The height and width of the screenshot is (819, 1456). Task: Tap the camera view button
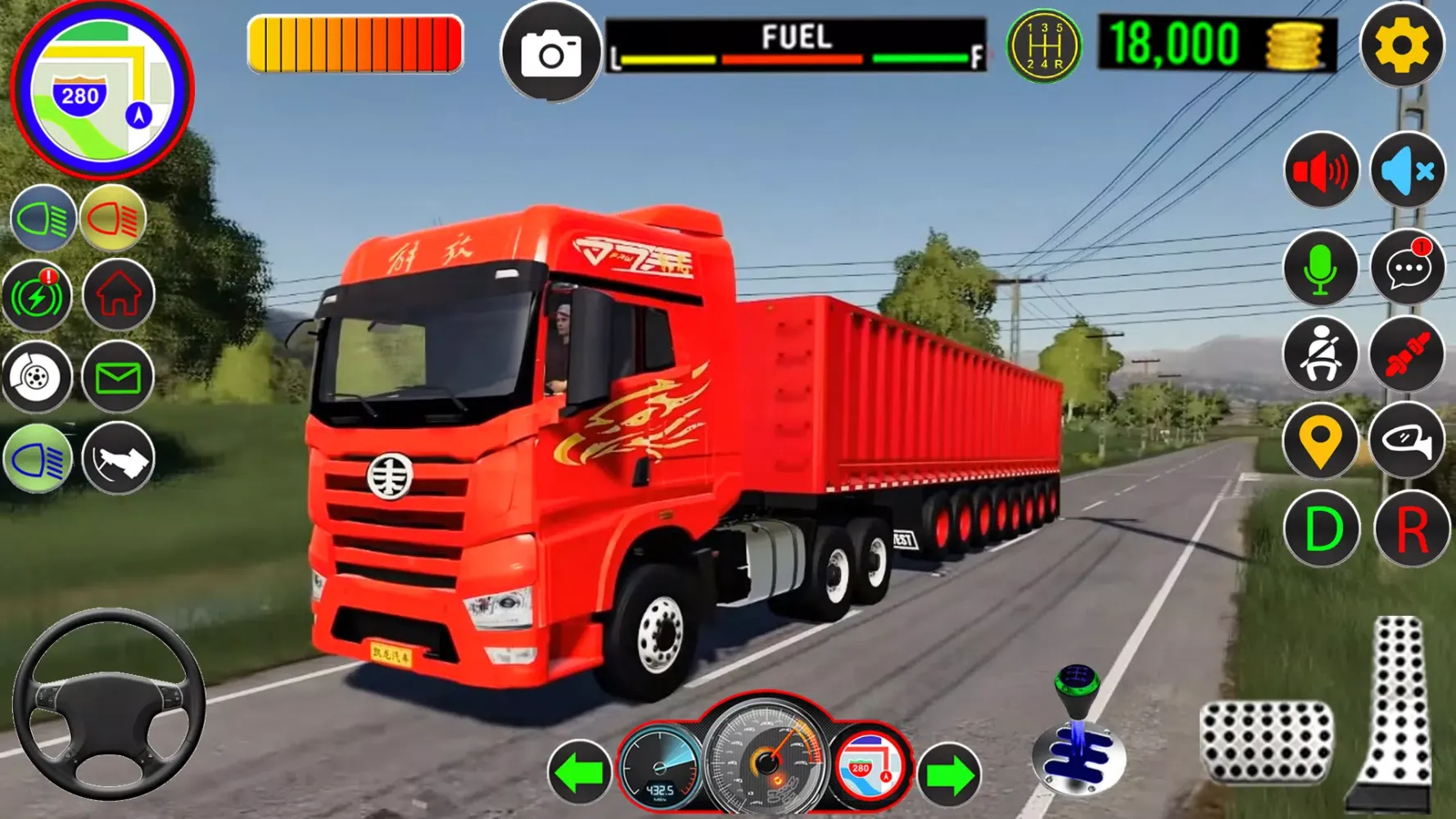[x=551, y=54]
